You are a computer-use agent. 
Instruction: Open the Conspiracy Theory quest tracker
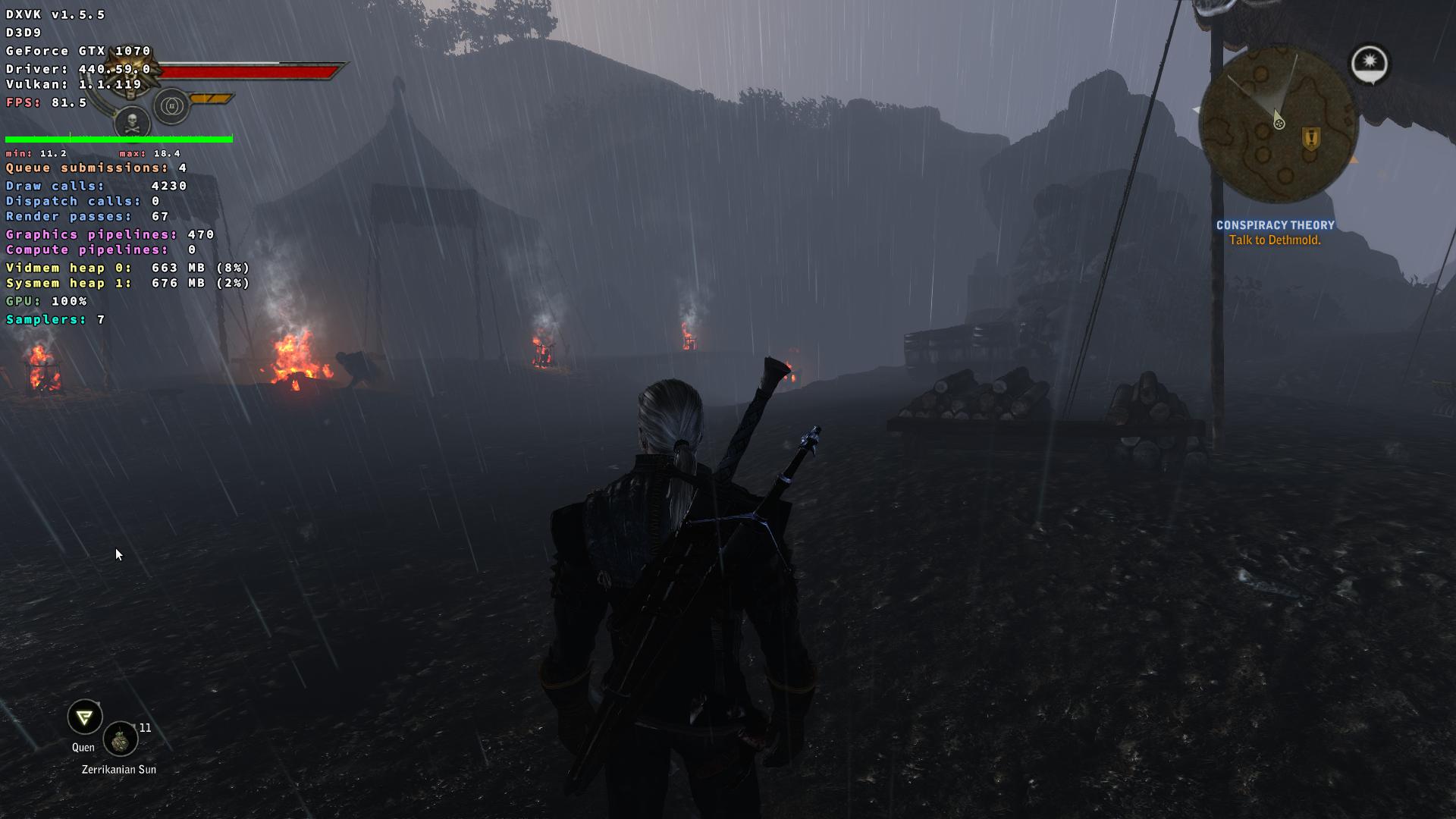pos(1275,225)
